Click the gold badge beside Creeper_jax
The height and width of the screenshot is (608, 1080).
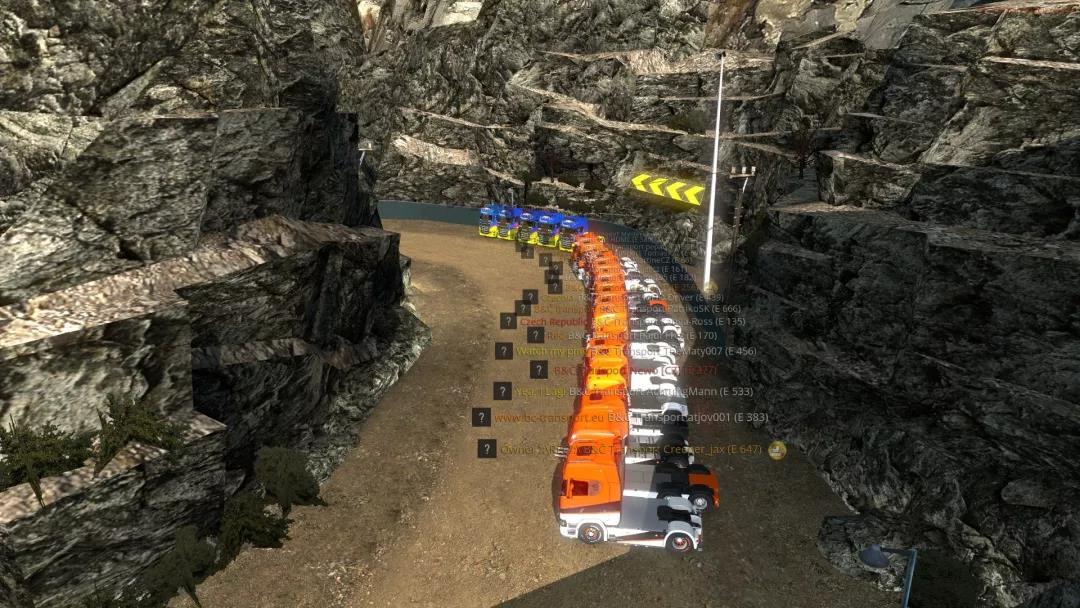pos(777,450)
